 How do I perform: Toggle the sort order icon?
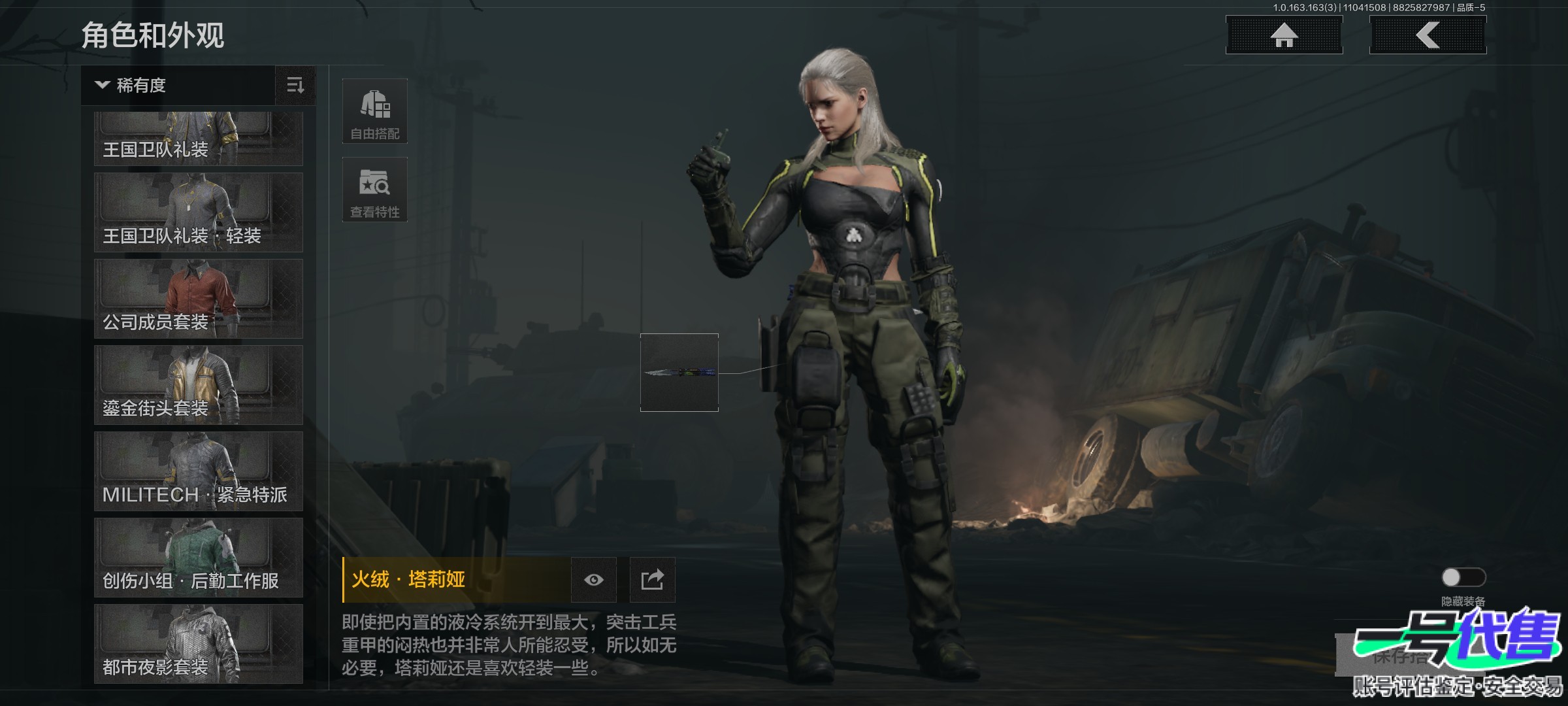tap(295, 86)
